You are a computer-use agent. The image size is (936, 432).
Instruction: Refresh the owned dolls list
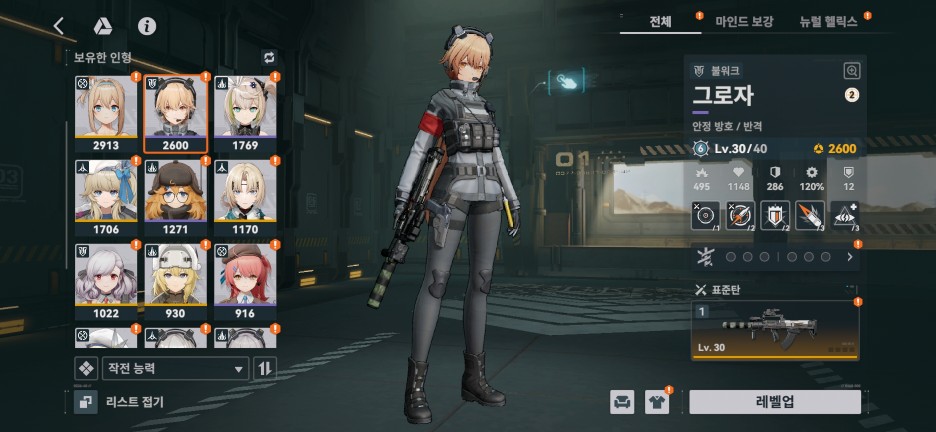click(x=268, y=58)
